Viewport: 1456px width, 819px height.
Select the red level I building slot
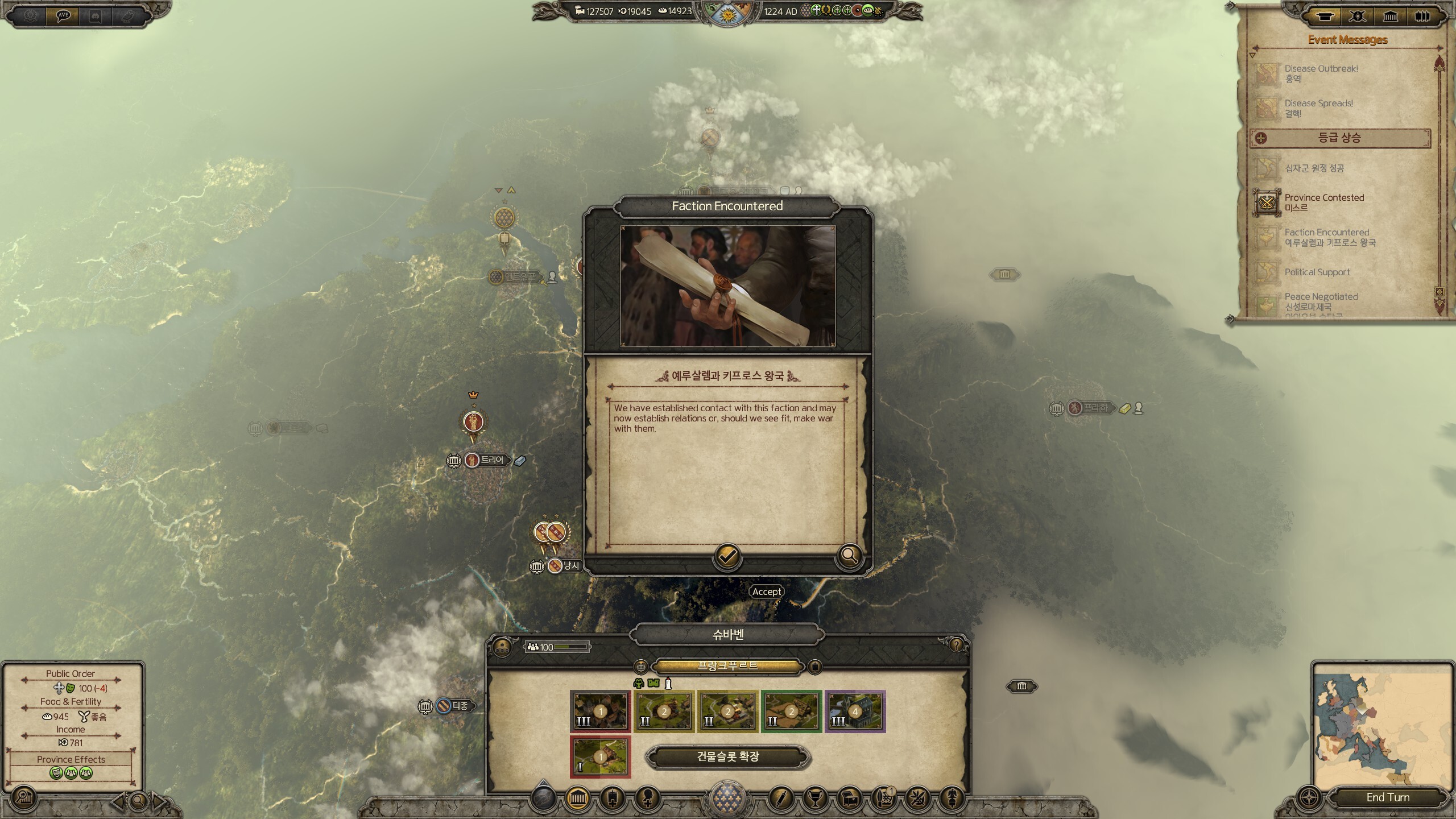(600, 757)
